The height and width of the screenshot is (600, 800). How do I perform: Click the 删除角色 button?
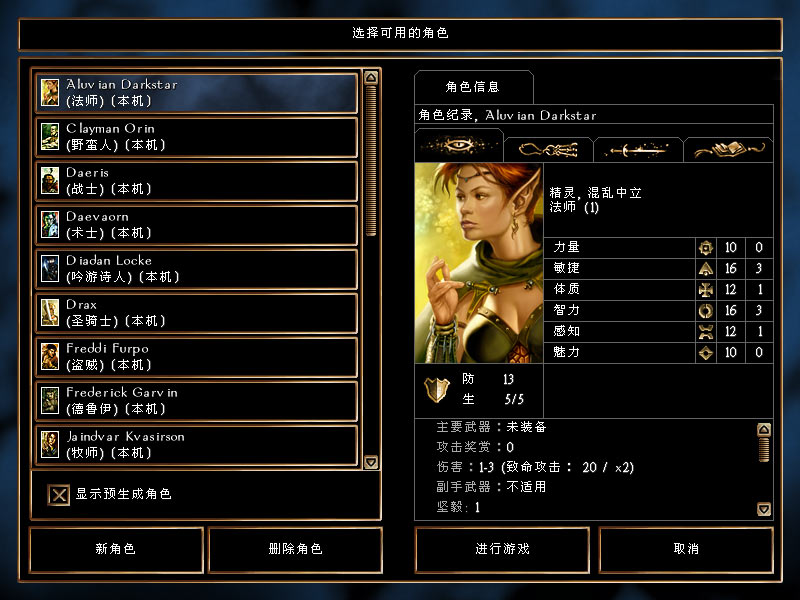pyautogui.click(x=295, y=549)
